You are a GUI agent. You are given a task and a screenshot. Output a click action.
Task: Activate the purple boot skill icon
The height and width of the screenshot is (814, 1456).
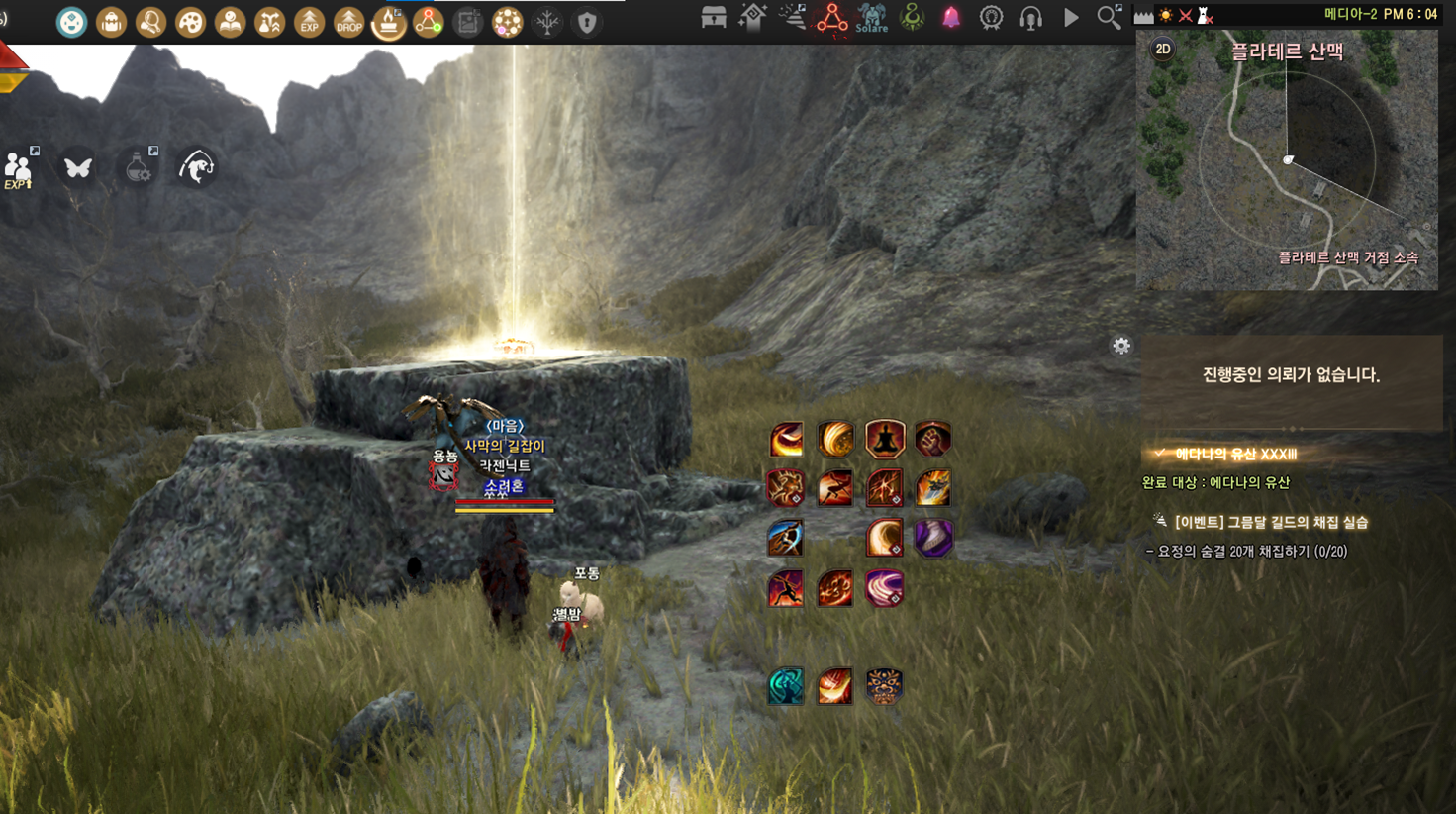click(932, 538)
